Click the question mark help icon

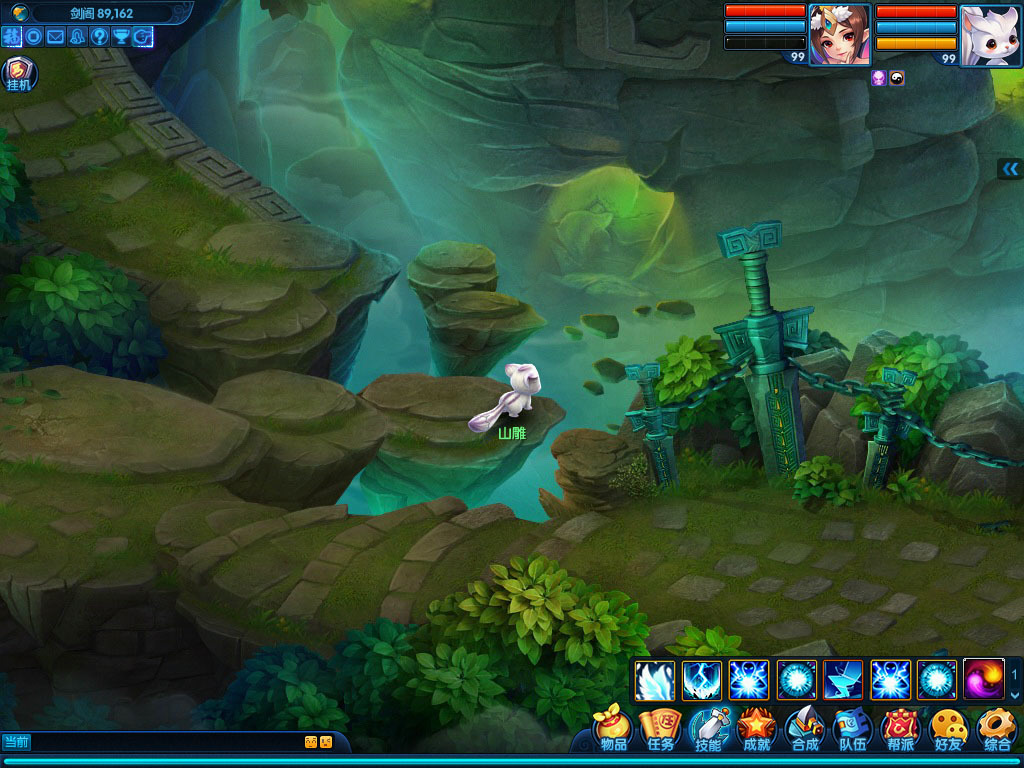99,36
